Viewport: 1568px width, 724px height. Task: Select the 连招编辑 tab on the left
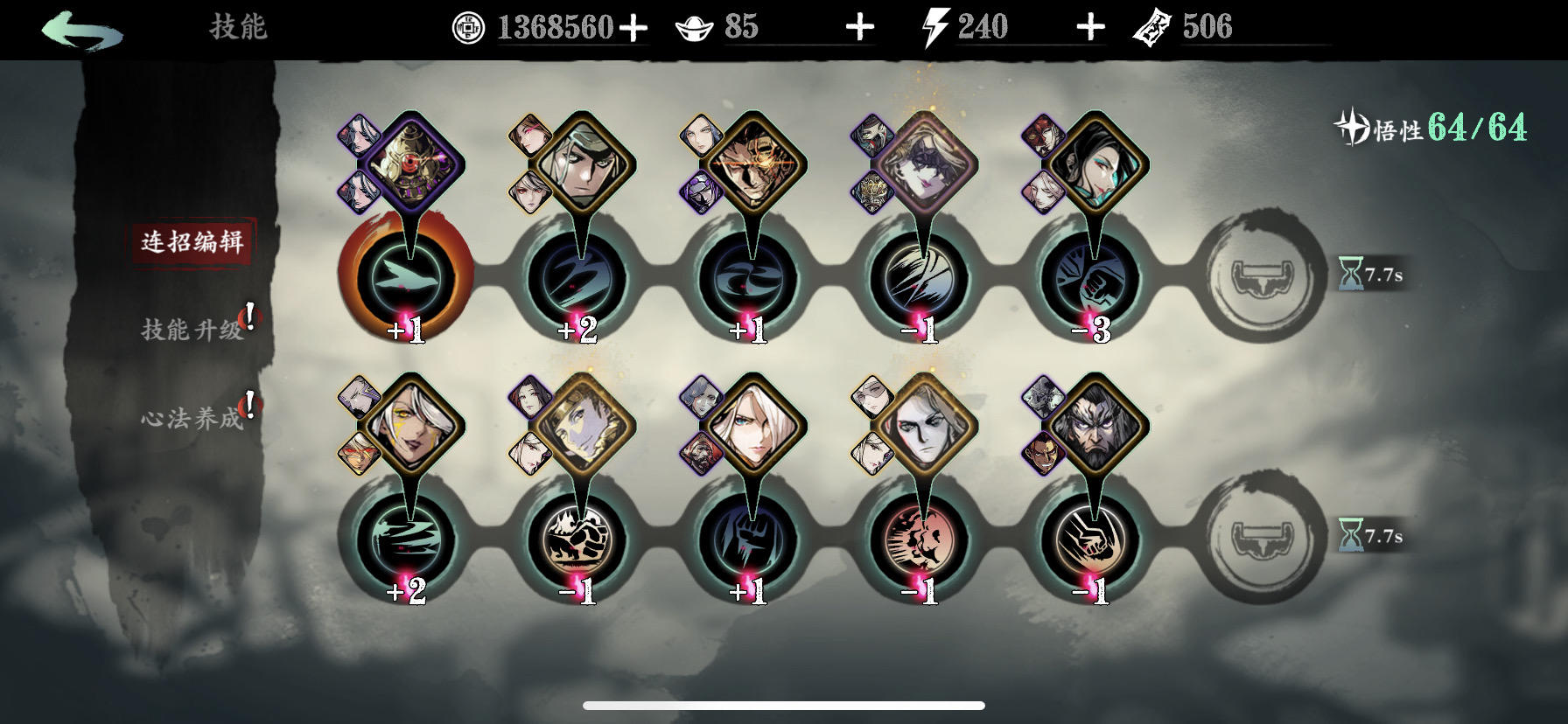pos(194,242)
